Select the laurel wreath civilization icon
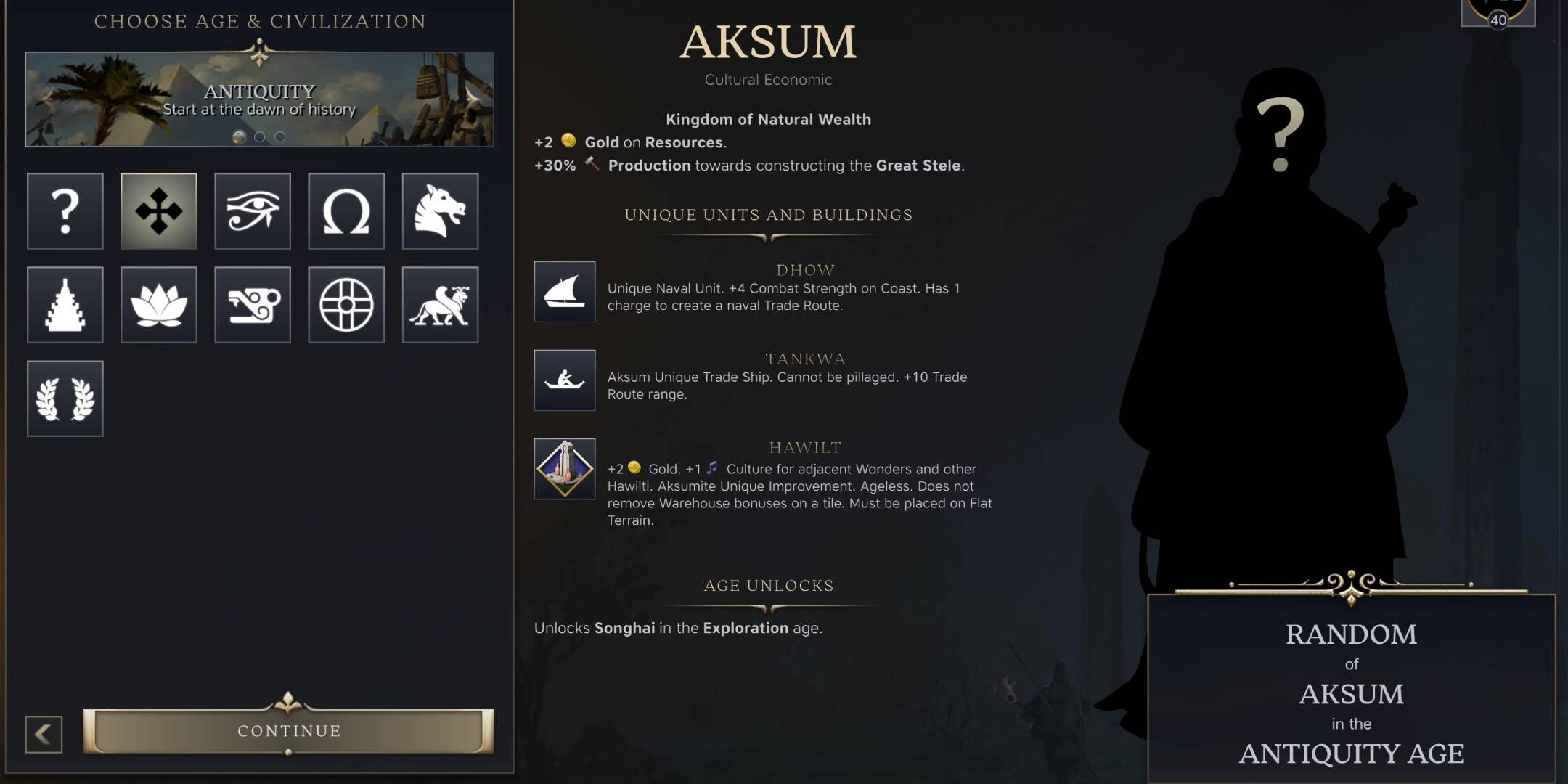This screenshot has width=1568, height=784. pyautogui.click(x=65, y=399)
